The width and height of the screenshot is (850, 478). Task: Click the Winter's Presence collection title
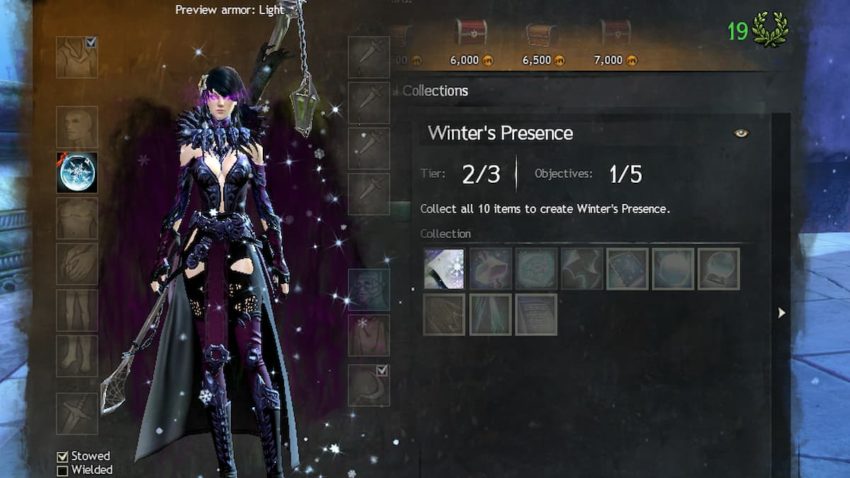[500, 133]
